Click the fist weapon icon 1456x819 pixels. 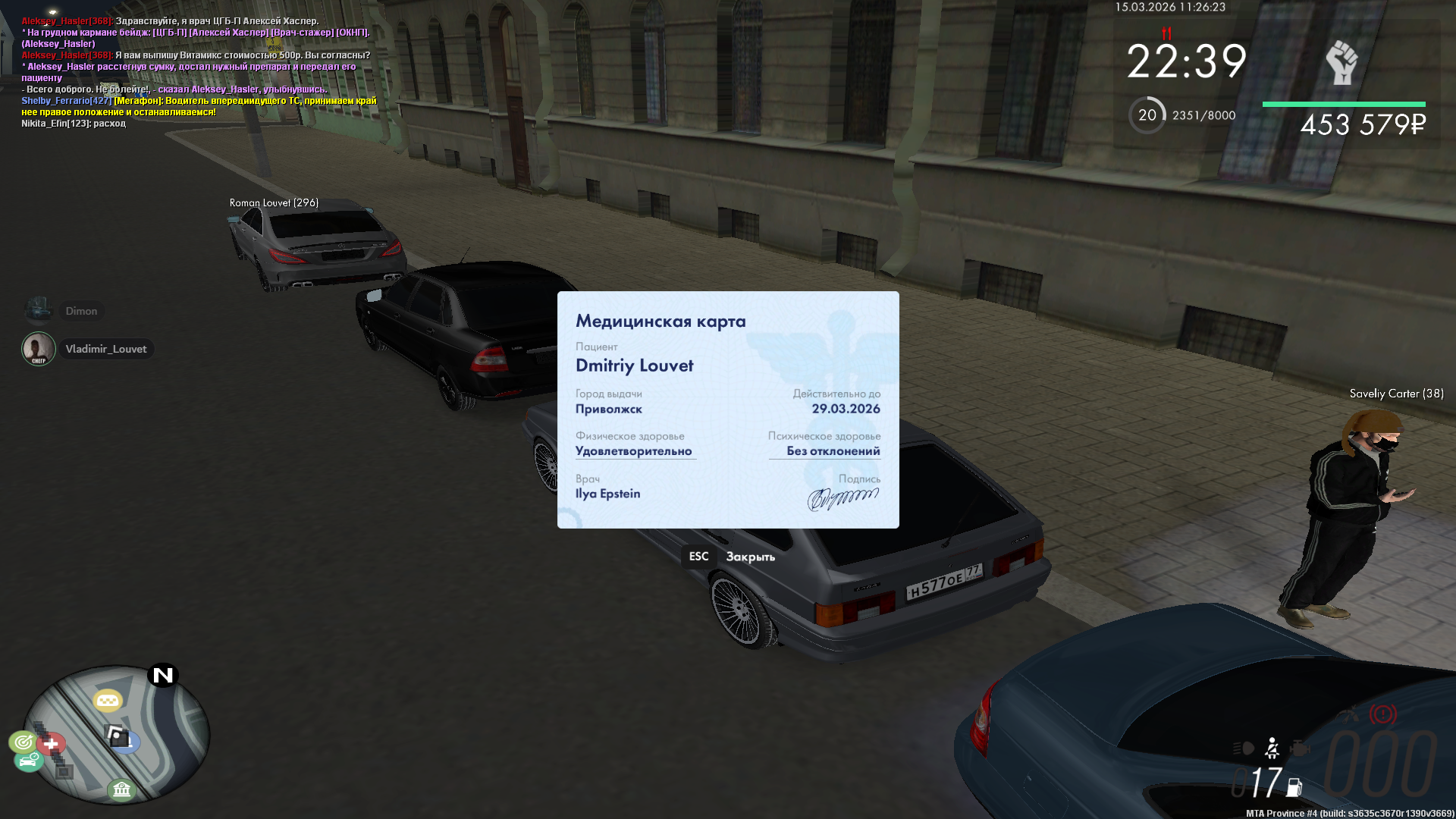pos(1341,62)
